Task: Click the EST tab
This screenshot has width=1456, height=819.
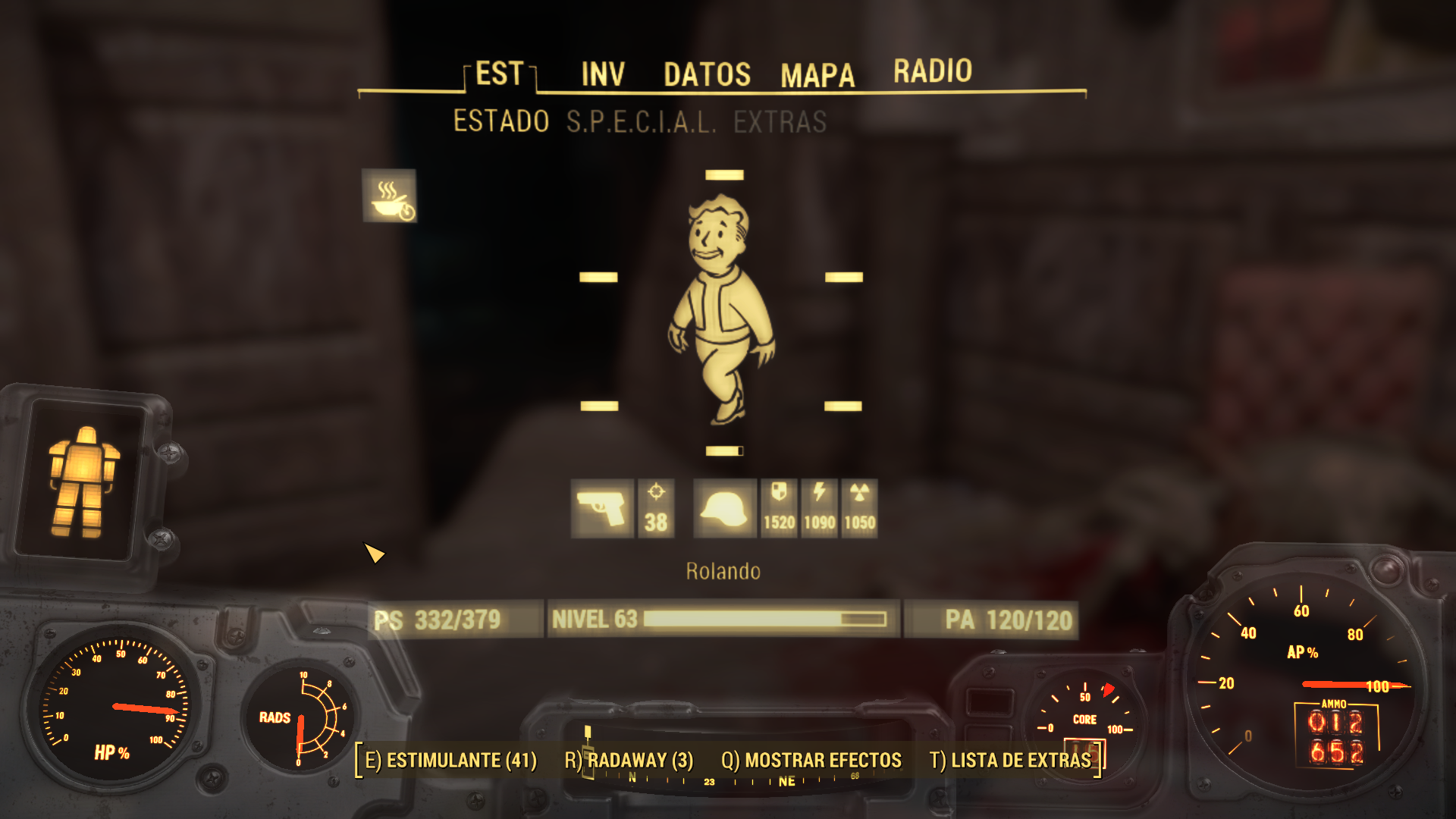Action: pos(499,74)
